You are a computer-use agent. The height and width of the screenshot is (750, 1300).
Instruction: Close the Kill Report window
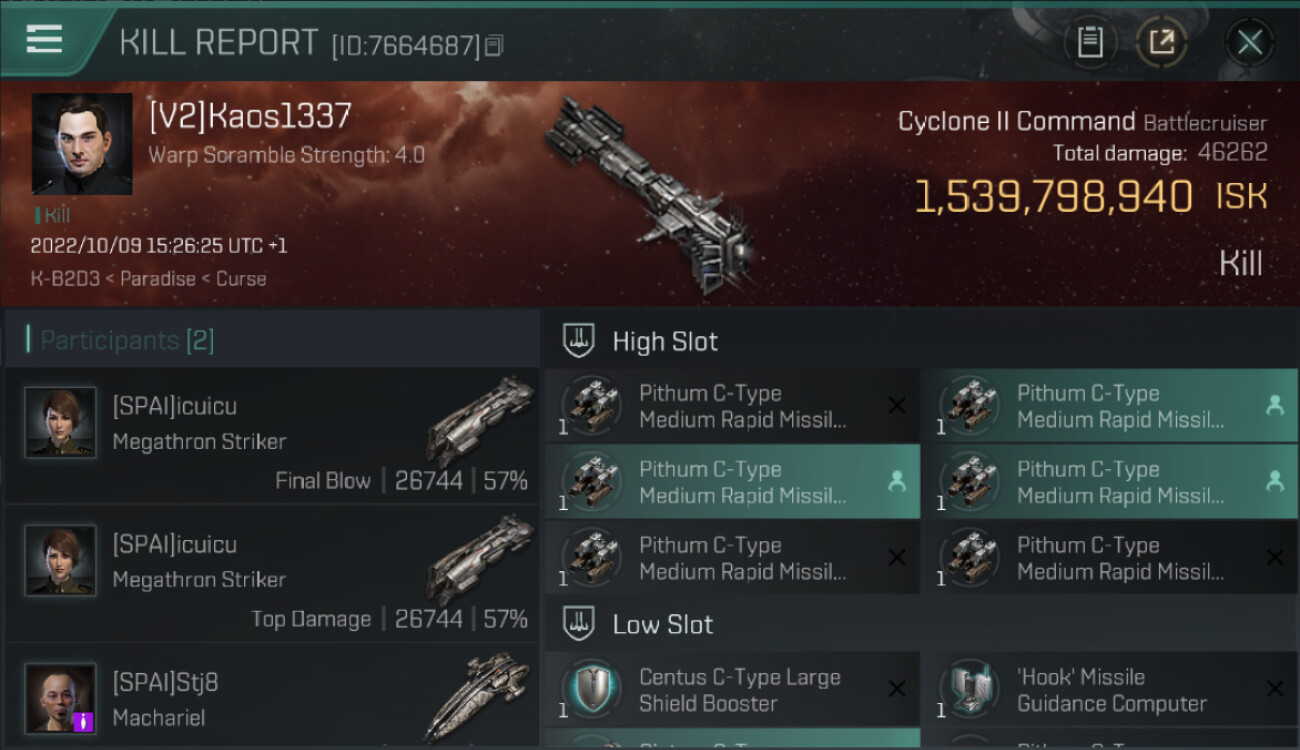coord(1249,42)
